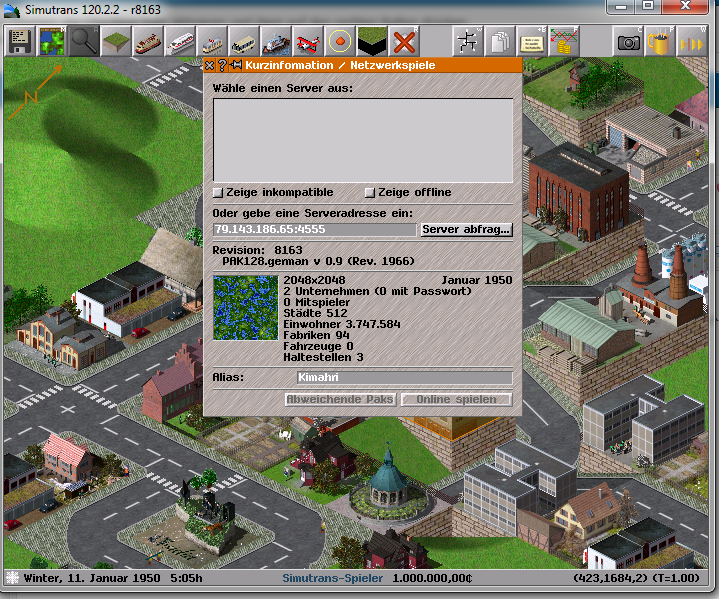The width and height of the screenshot is (719, 599).
Task: Take a screenshot with the camera icon
Action: (x=629, y=42)
